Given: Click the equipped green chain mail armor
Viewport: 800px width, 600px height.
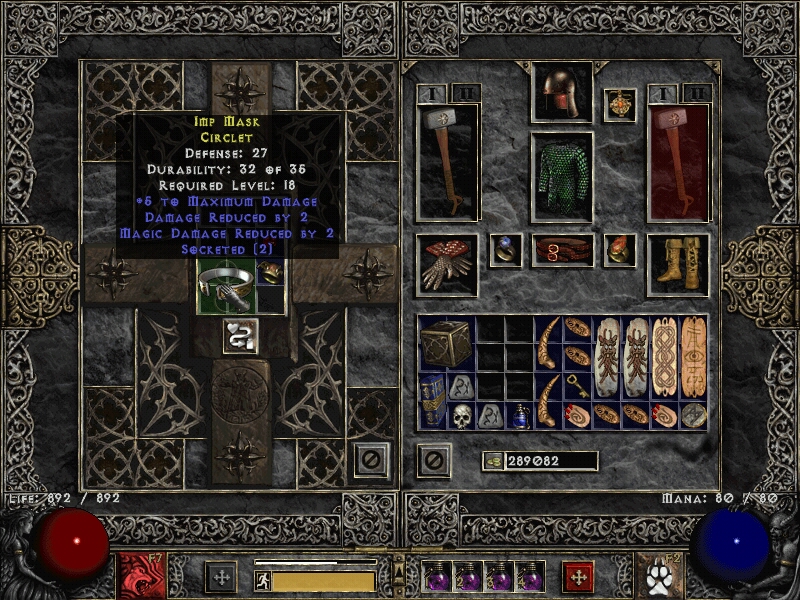Looking at the screenshot, I should click(561, 177).
